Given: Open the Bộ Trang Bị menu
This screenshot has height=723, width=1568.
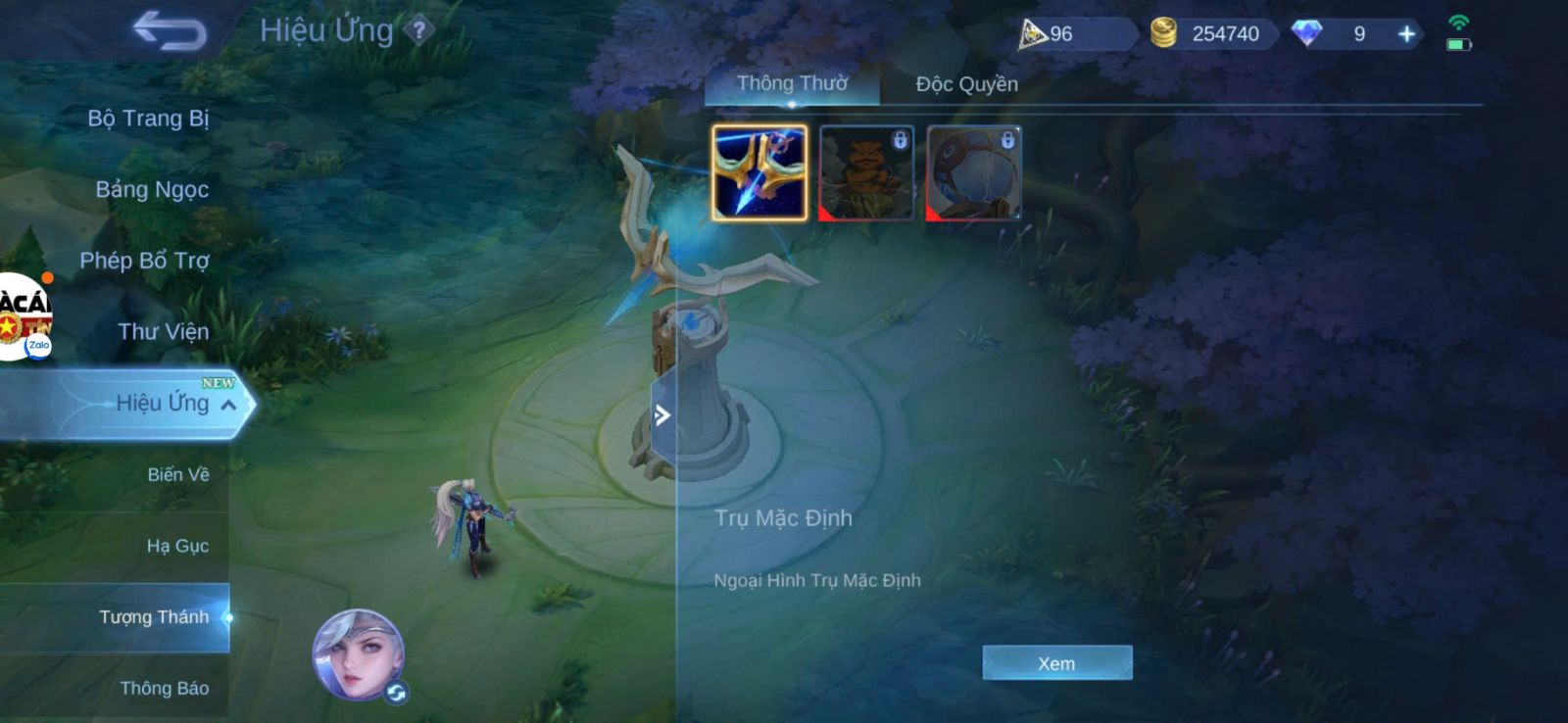Looking at the screenshot, I should [148, 119].
